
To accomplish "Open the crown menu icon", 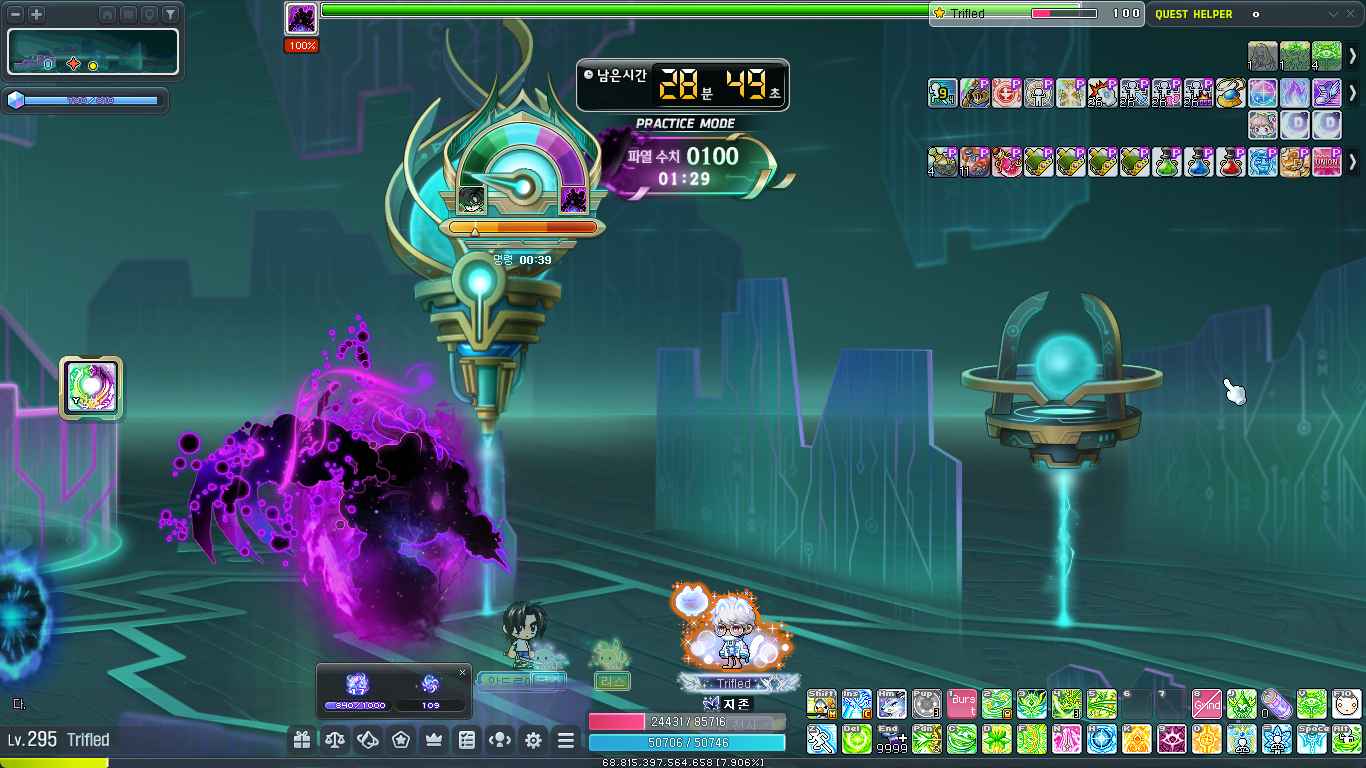I will 434,740.
